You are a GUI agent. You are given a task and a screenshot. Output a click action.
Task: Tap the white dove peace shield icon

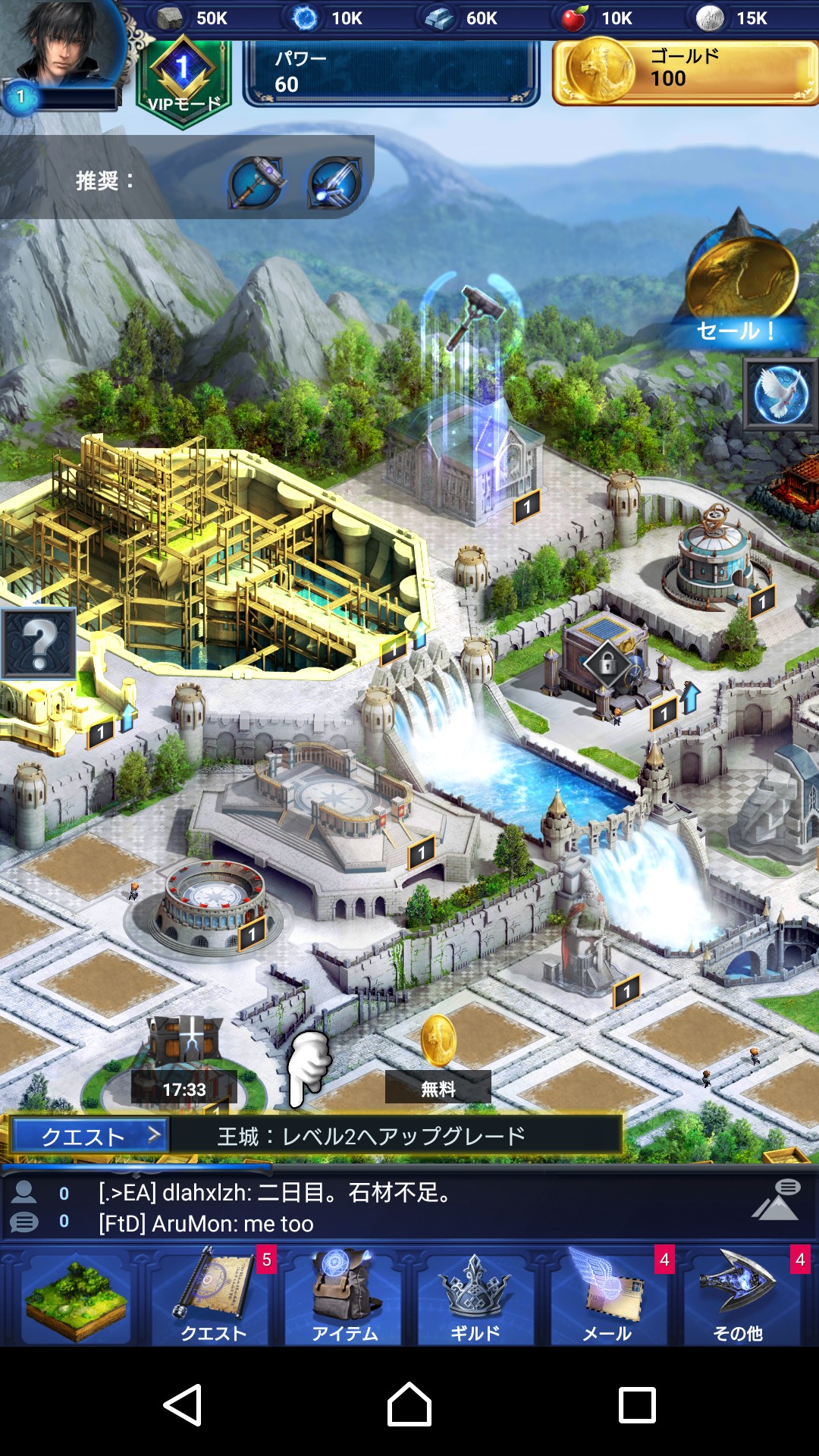780,394
